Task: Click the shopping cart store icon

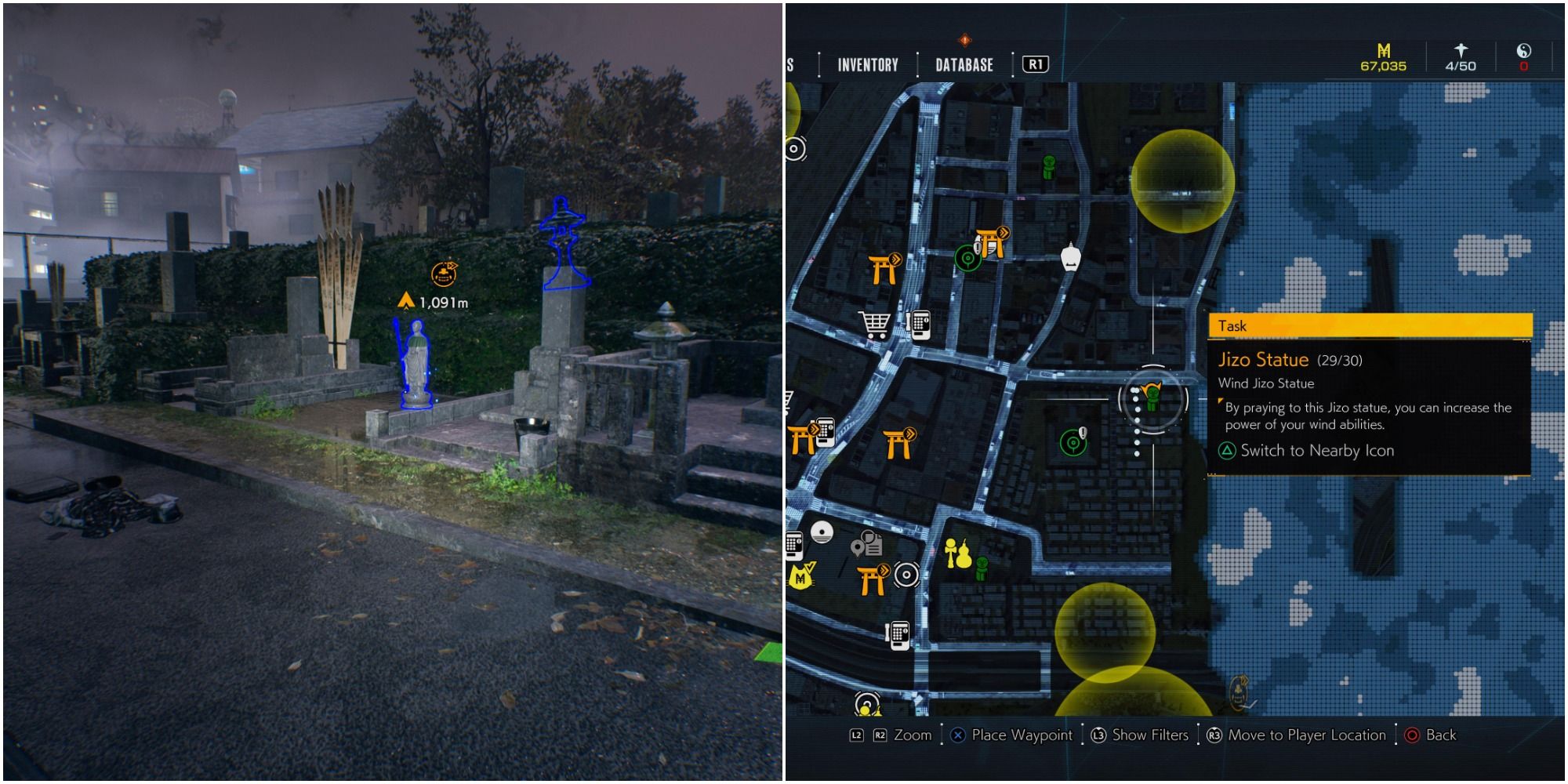Action: (874, 324)
